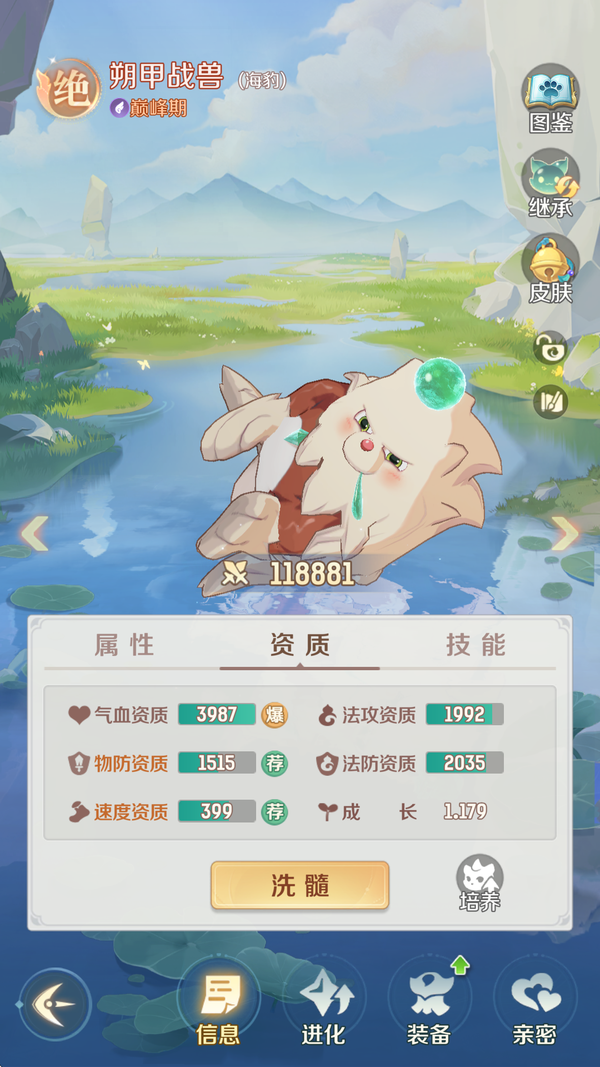Screen dimensions: 600x1067
Task: Switch to the 属性 attributes tab
Action: [125, 645]
